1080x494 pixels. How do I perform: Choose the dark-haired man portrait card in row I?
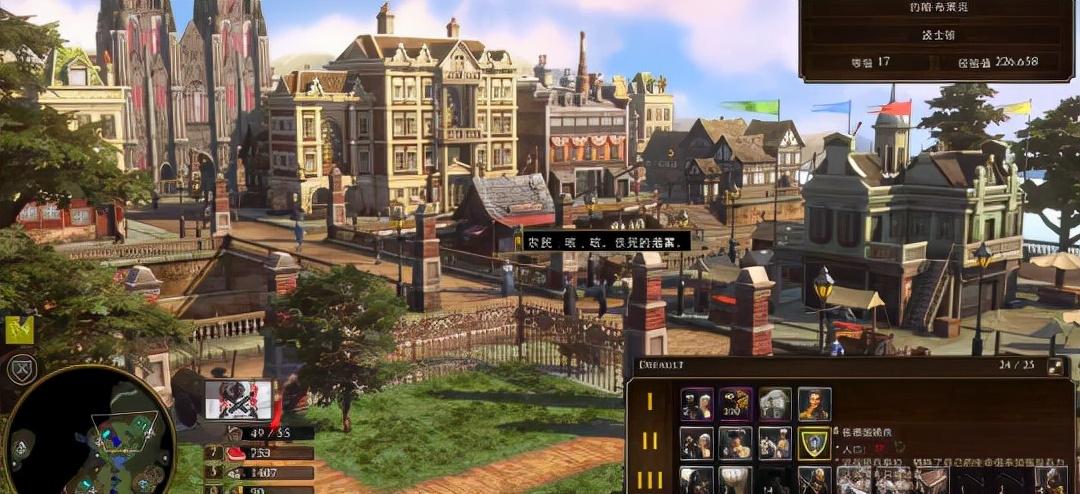click(815, 404)
